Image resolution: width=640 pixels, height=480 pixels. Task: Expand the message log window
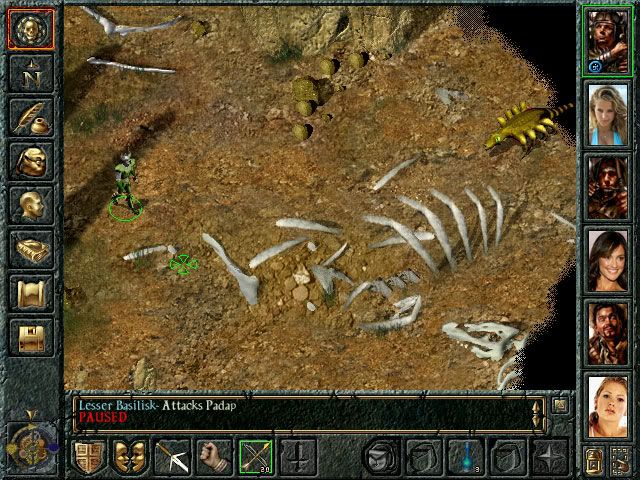click(560, 405)
